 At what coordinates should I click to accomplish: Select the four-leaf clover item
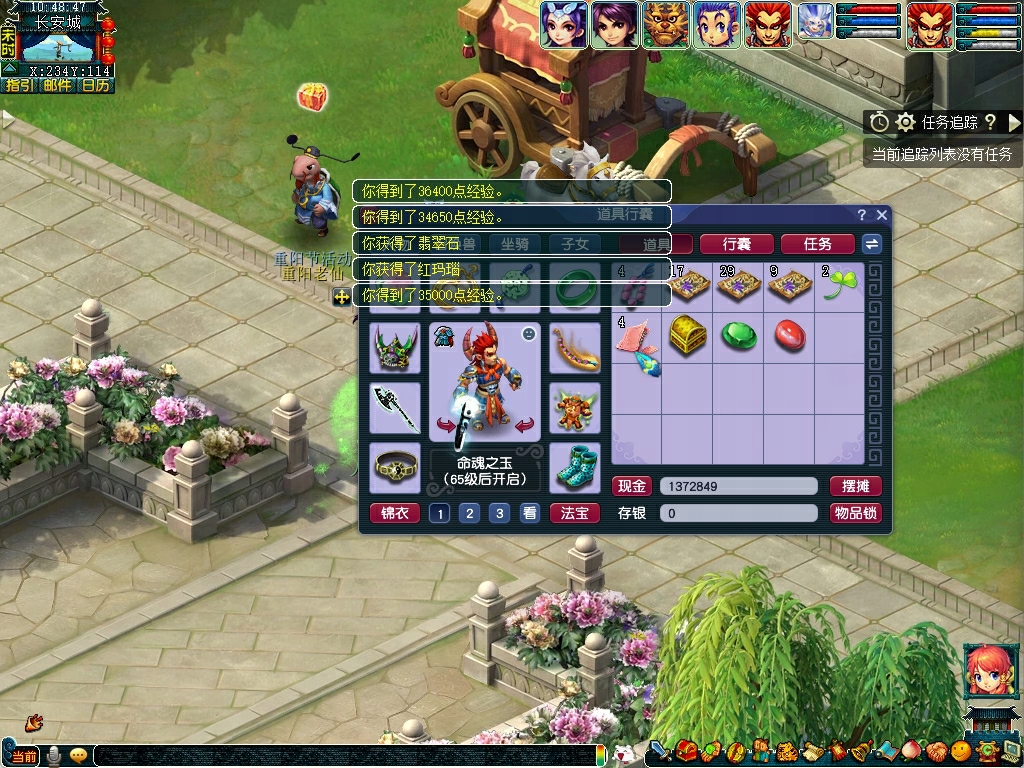point(838,287)
